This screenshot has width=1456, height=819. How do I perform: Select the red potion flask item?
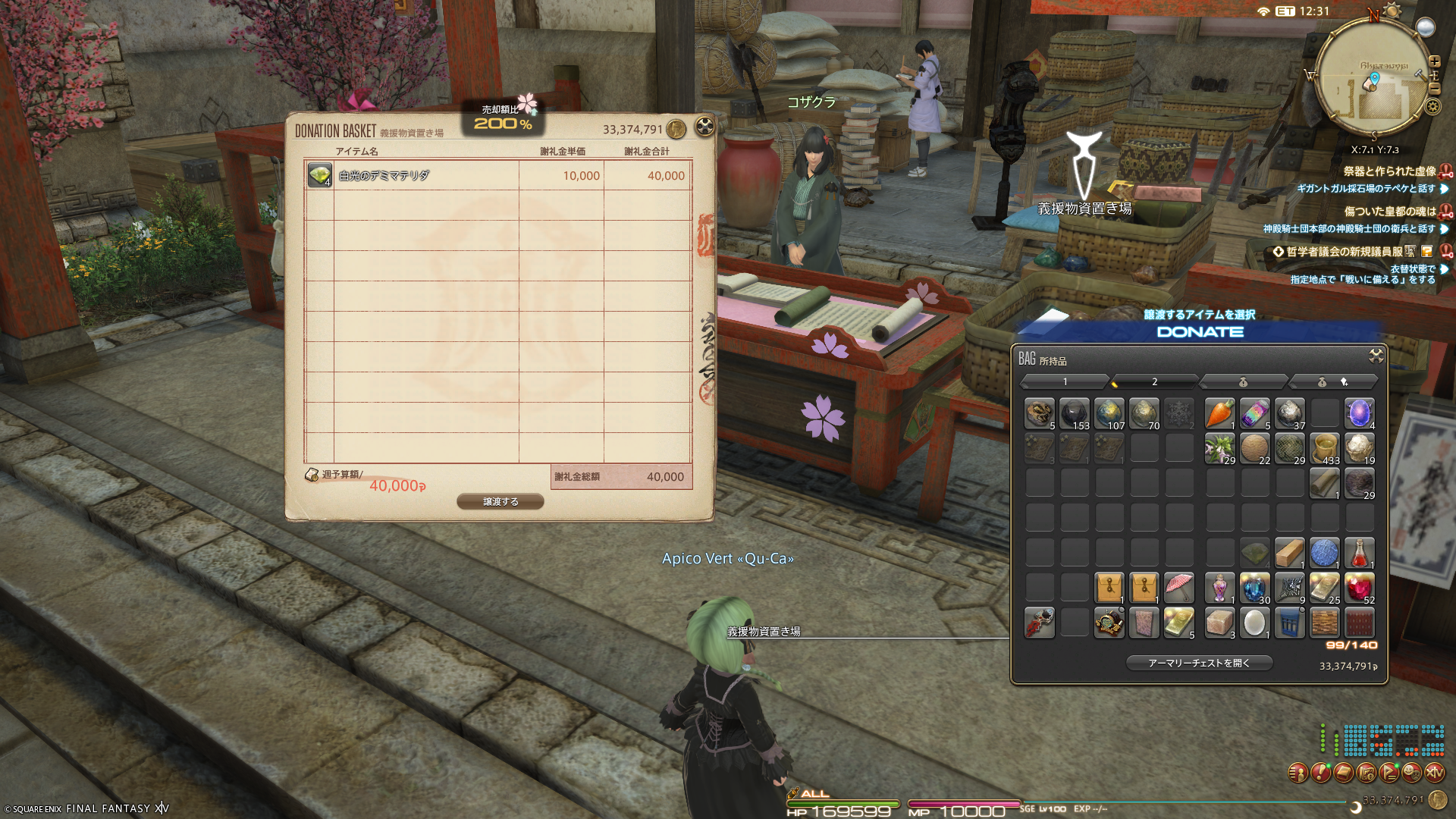pyautogui.click(x=1359, y=553)
